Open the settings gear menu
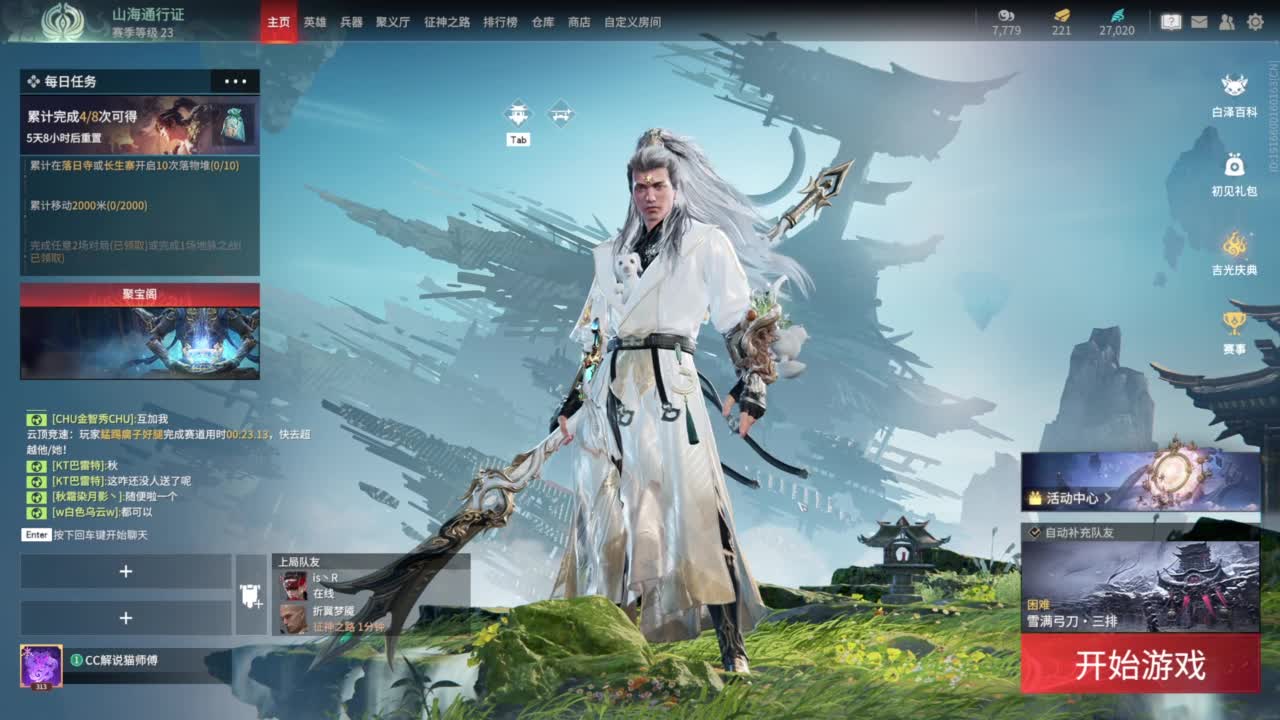Viewport: 1280px width, 720px height. [1254, 19]
